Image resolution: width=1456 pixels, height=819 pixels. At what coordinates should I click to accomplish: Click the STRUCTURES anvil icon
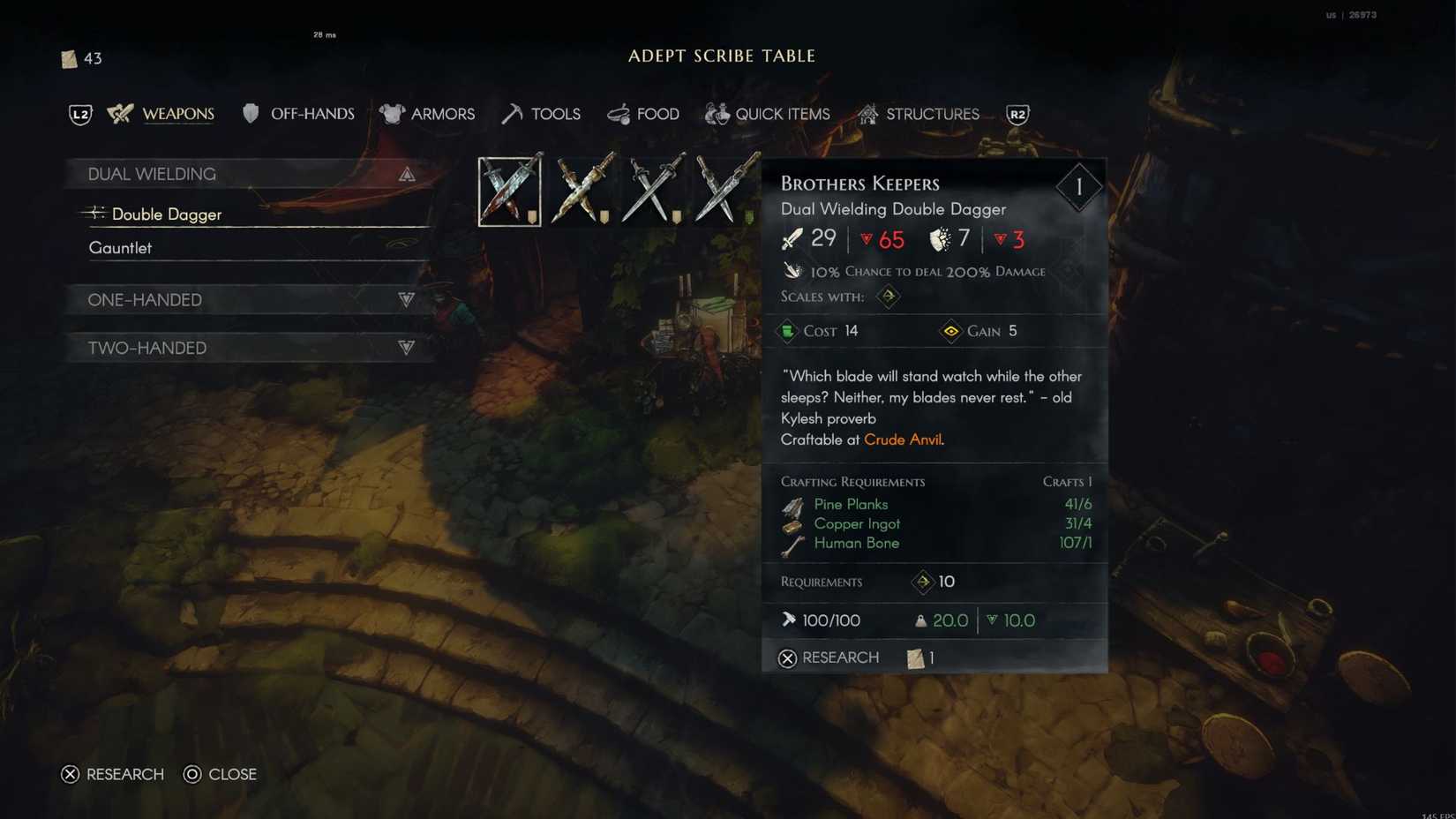pyautogui.click(x=867, y=114)
